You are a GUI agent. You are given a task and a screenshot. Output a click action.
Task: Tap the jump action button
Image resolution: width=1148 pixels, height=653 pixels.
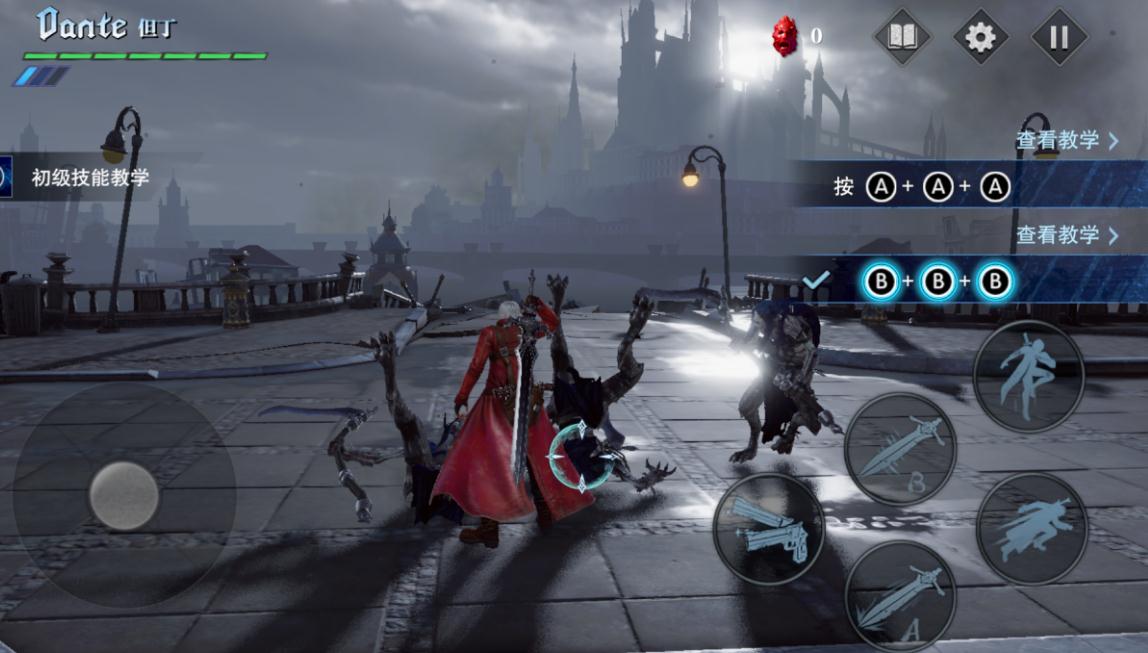pos(1028,377)
